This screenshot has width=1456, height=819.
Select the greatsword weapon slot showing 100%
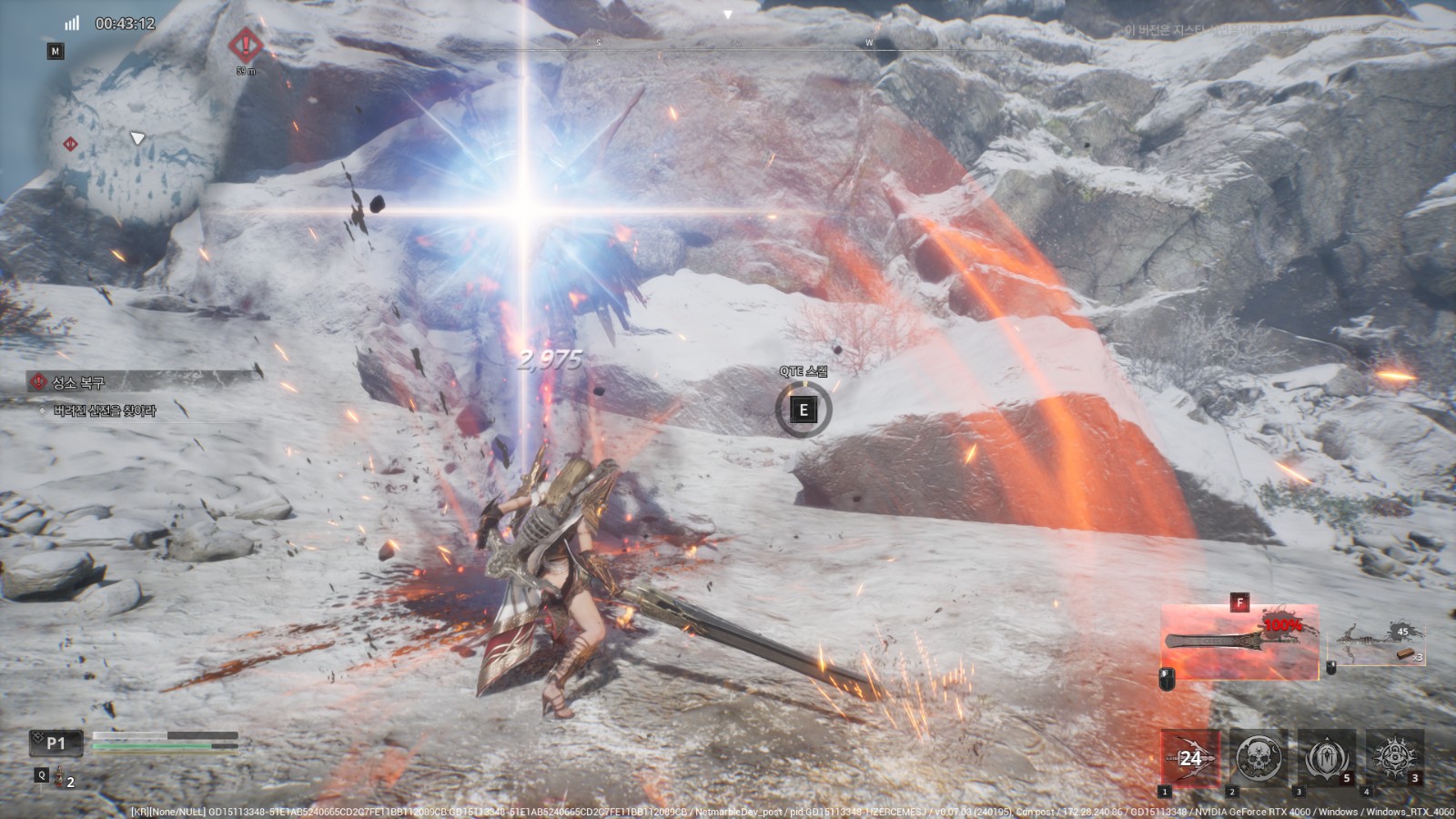point(1239,642)
